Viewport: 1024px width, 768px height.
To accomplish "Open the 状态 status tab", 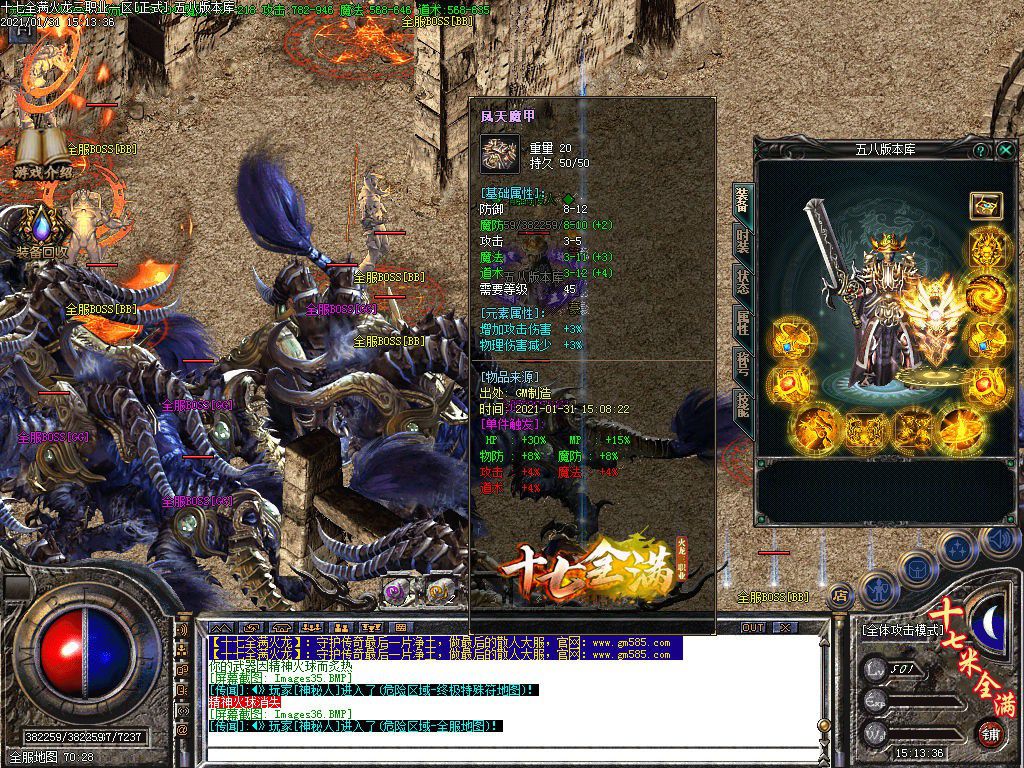I will 742,280.
